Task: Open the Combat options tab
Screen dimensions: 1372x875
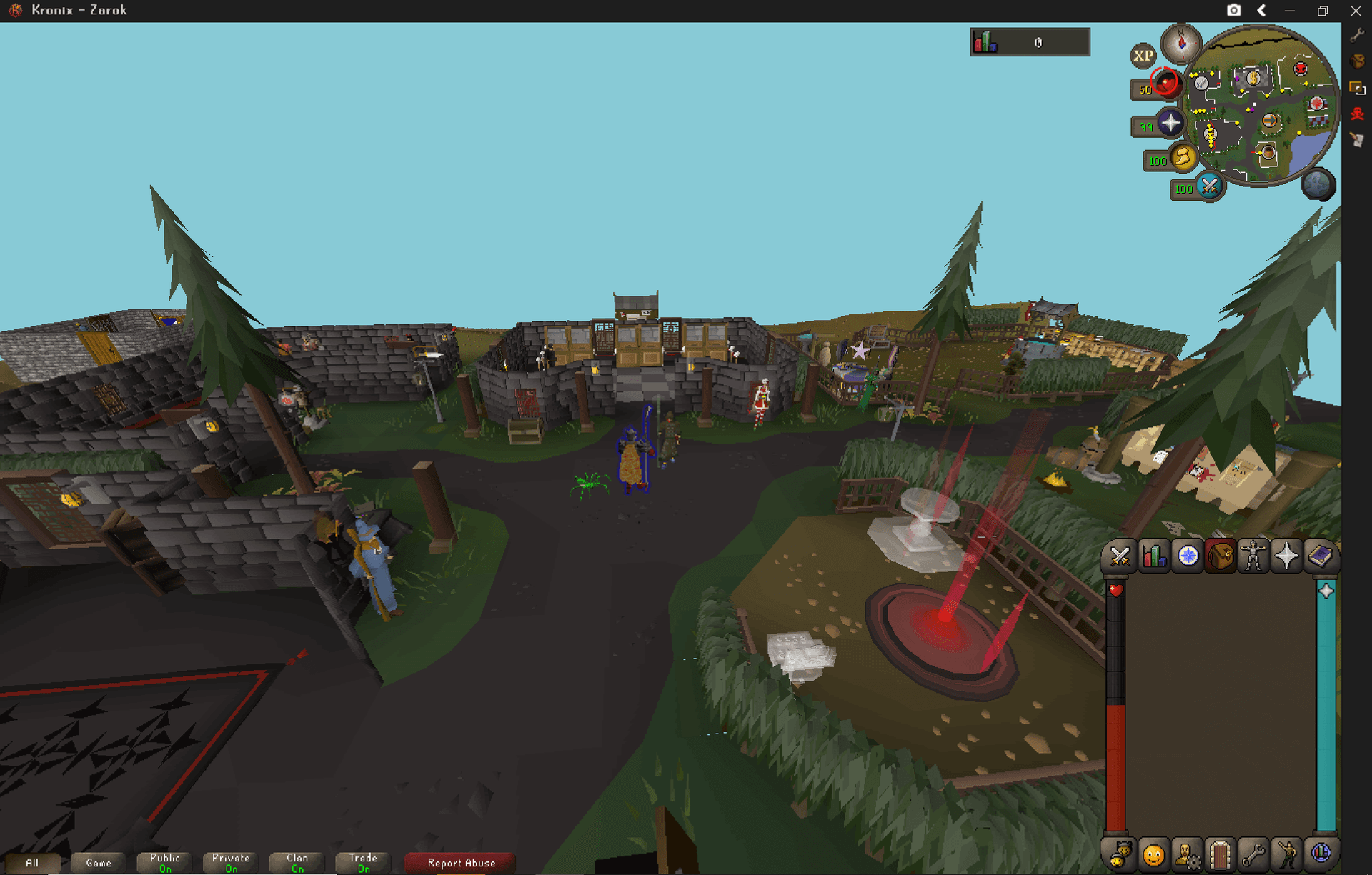Action: [1120, 556]
